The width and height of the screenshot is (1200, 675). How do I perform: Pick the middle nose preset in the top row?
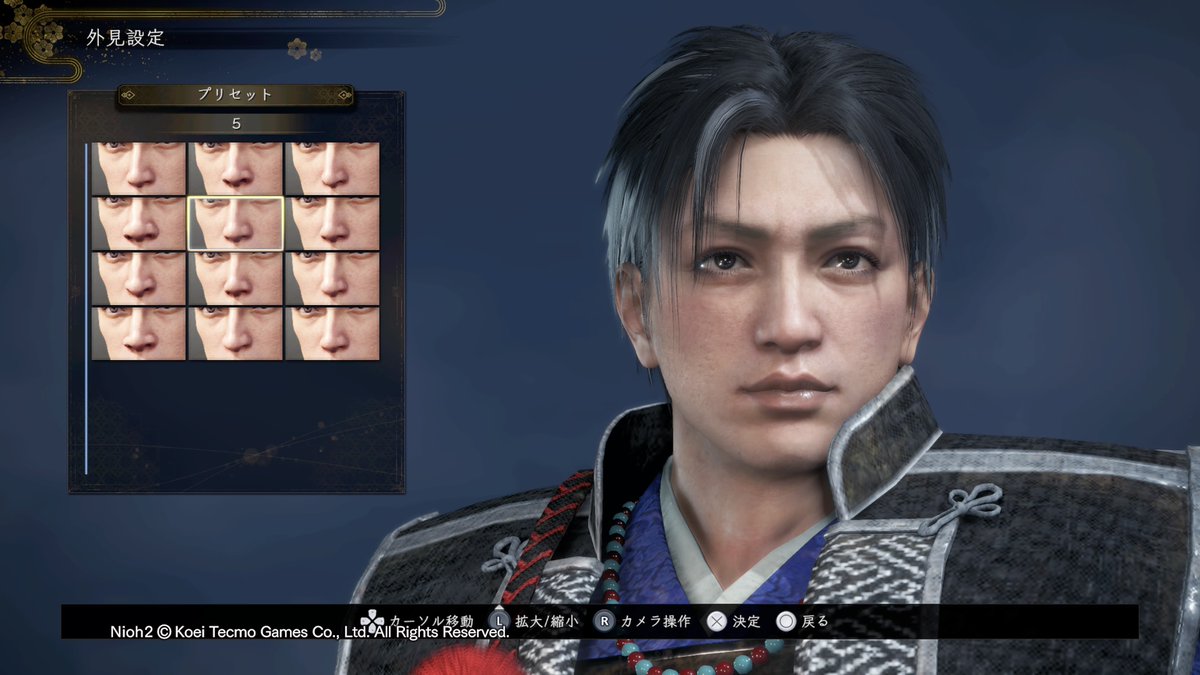coord(236,168)
